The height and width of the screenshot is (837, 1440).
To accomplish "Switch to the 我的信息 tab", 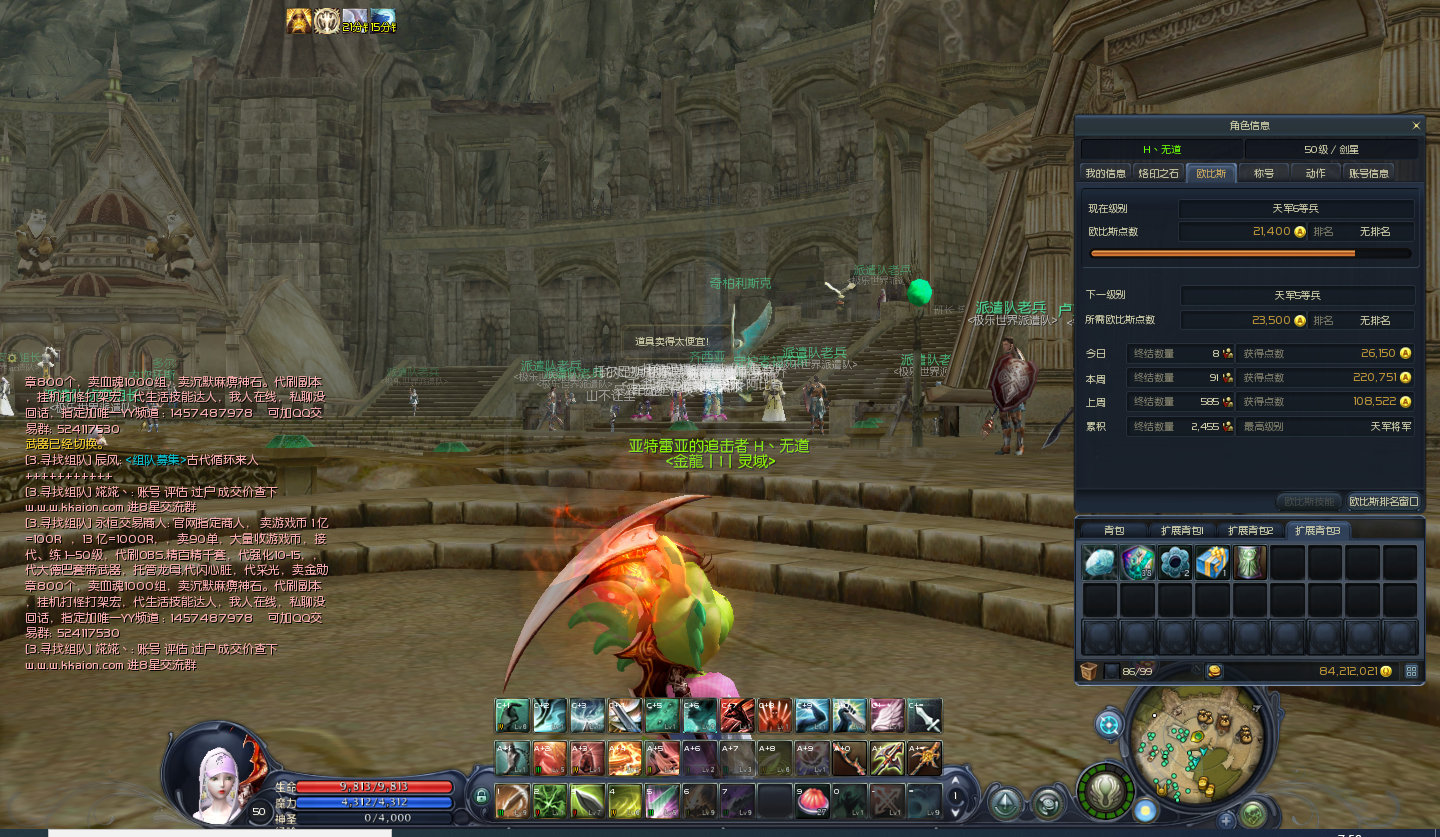I will pyautogui.click(x=1106, y=173).
